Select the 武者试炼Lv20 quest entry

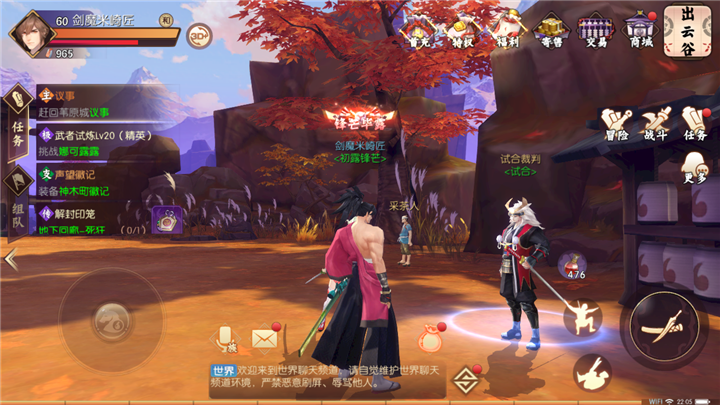tap(85, 141)
